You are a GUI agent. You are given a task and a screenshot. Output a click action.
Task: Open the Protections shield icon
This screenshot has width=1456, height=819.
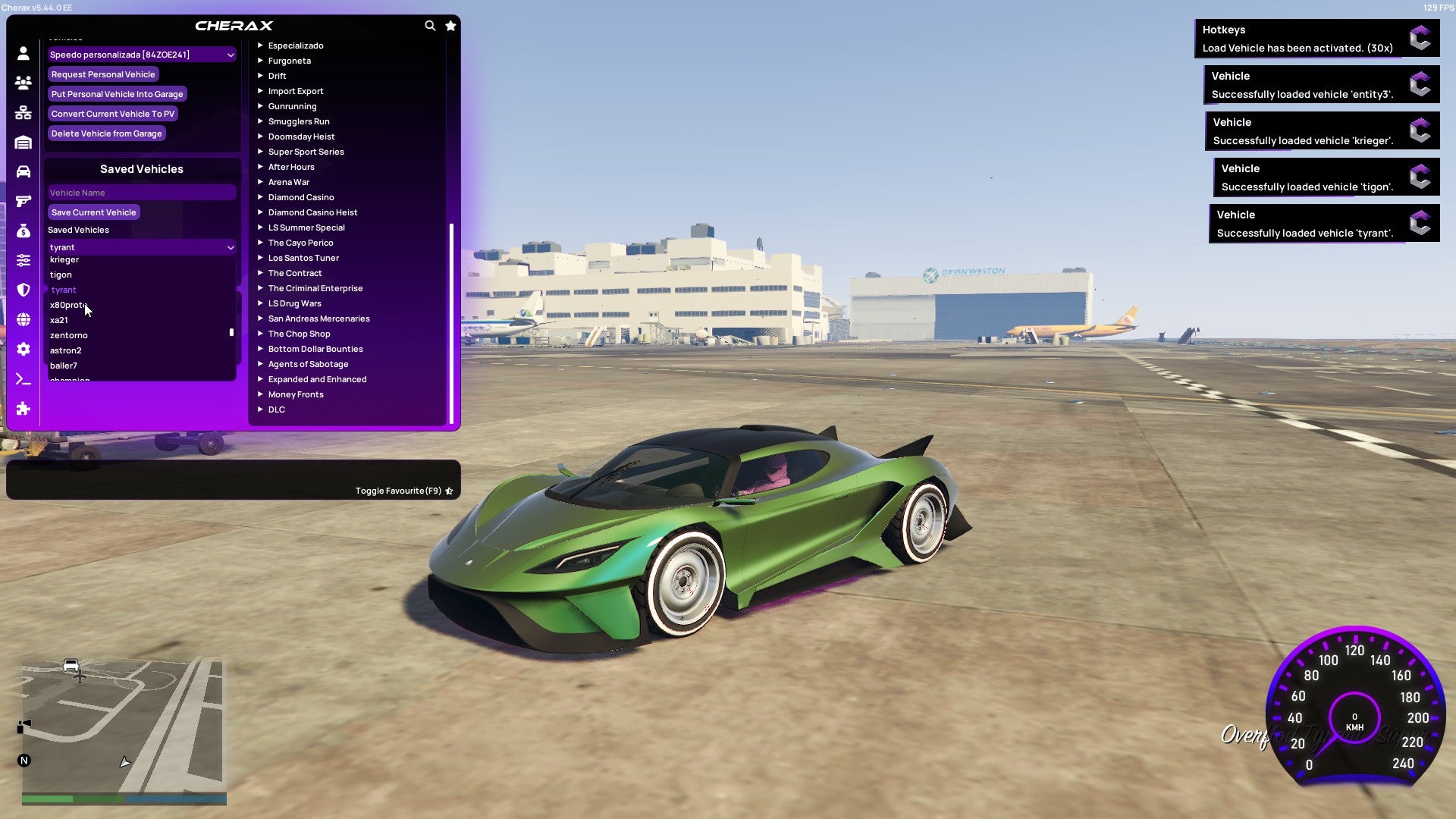click(23, 289)
